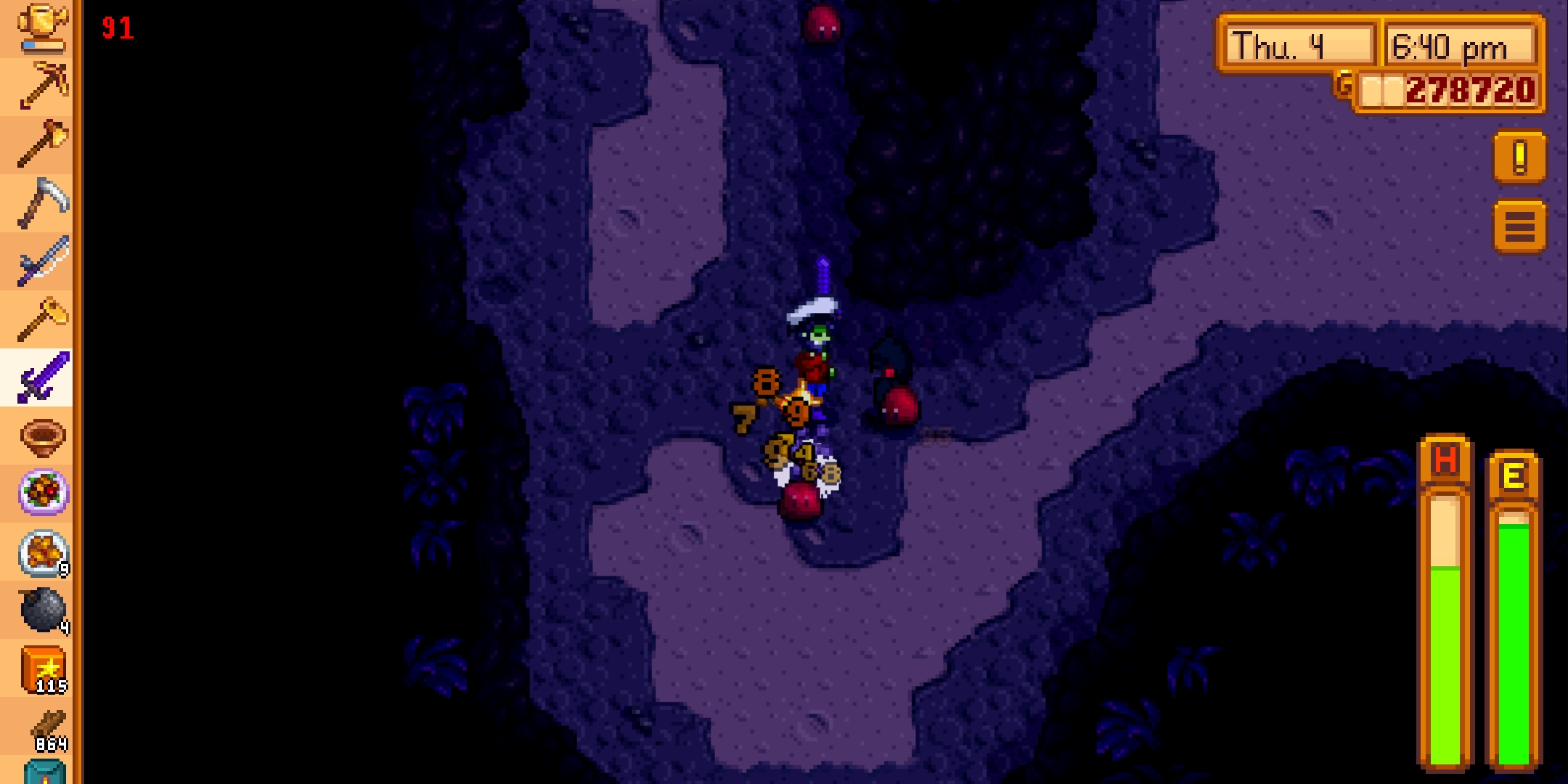Open the game menu with three-line button
This screenshot has height=784, width=1568.
point(1519,227)
